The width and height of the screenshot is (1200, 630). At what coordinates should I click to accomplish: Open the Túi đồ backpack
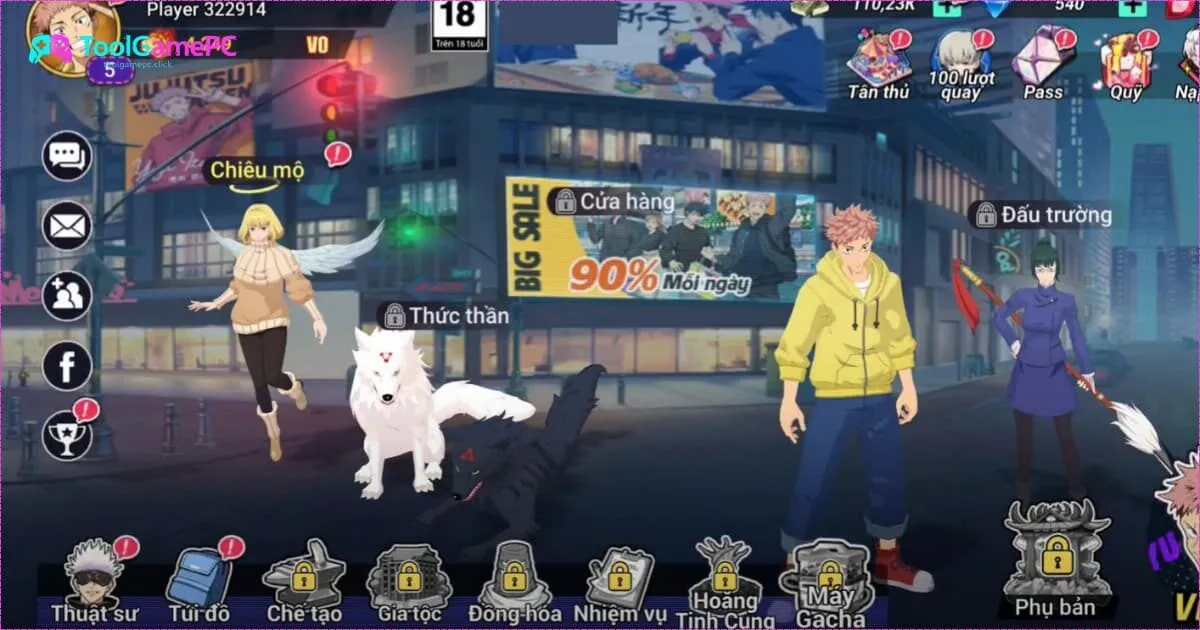click(197, 580)
